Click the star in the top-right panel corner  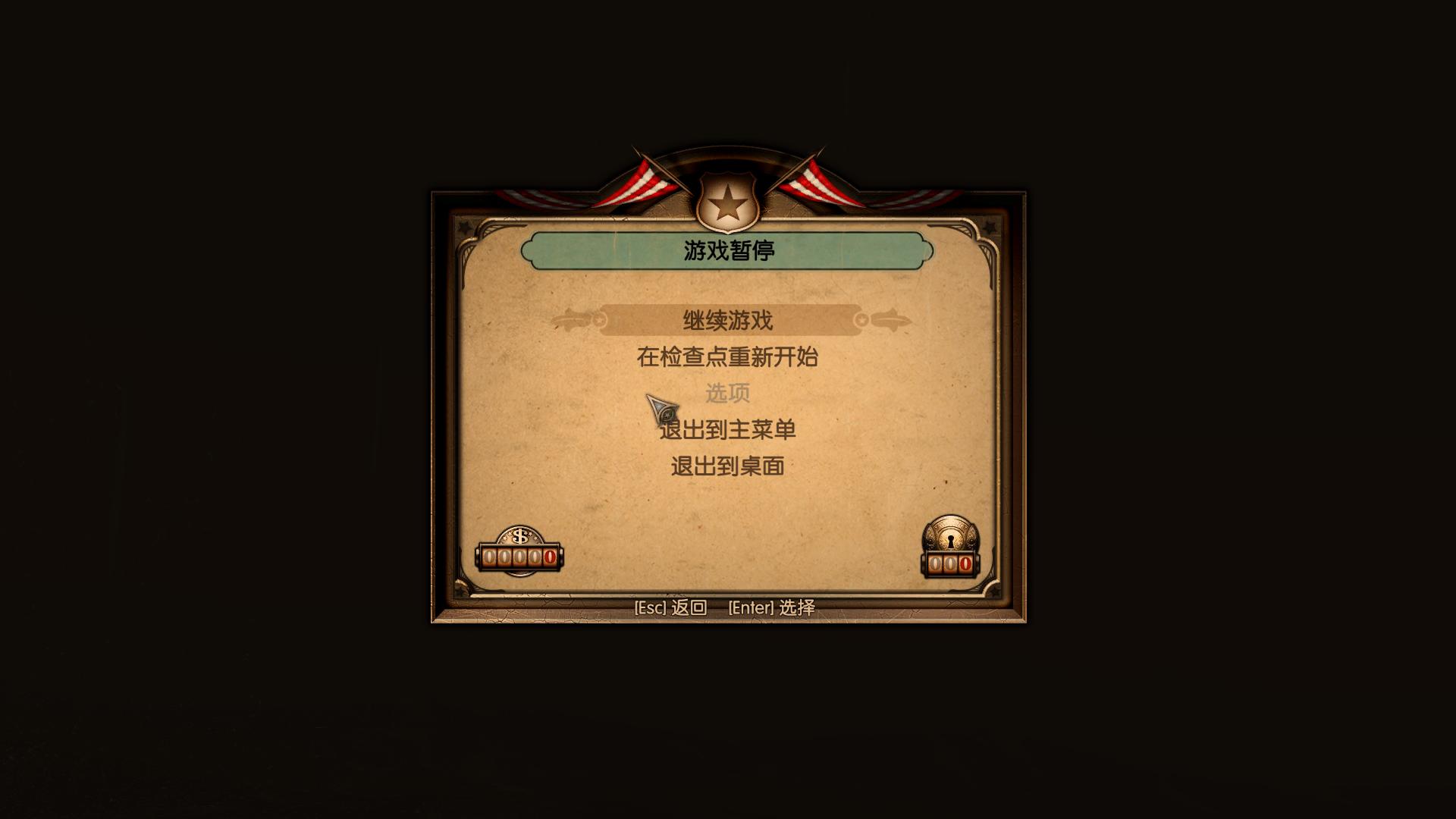coord(990,226)
